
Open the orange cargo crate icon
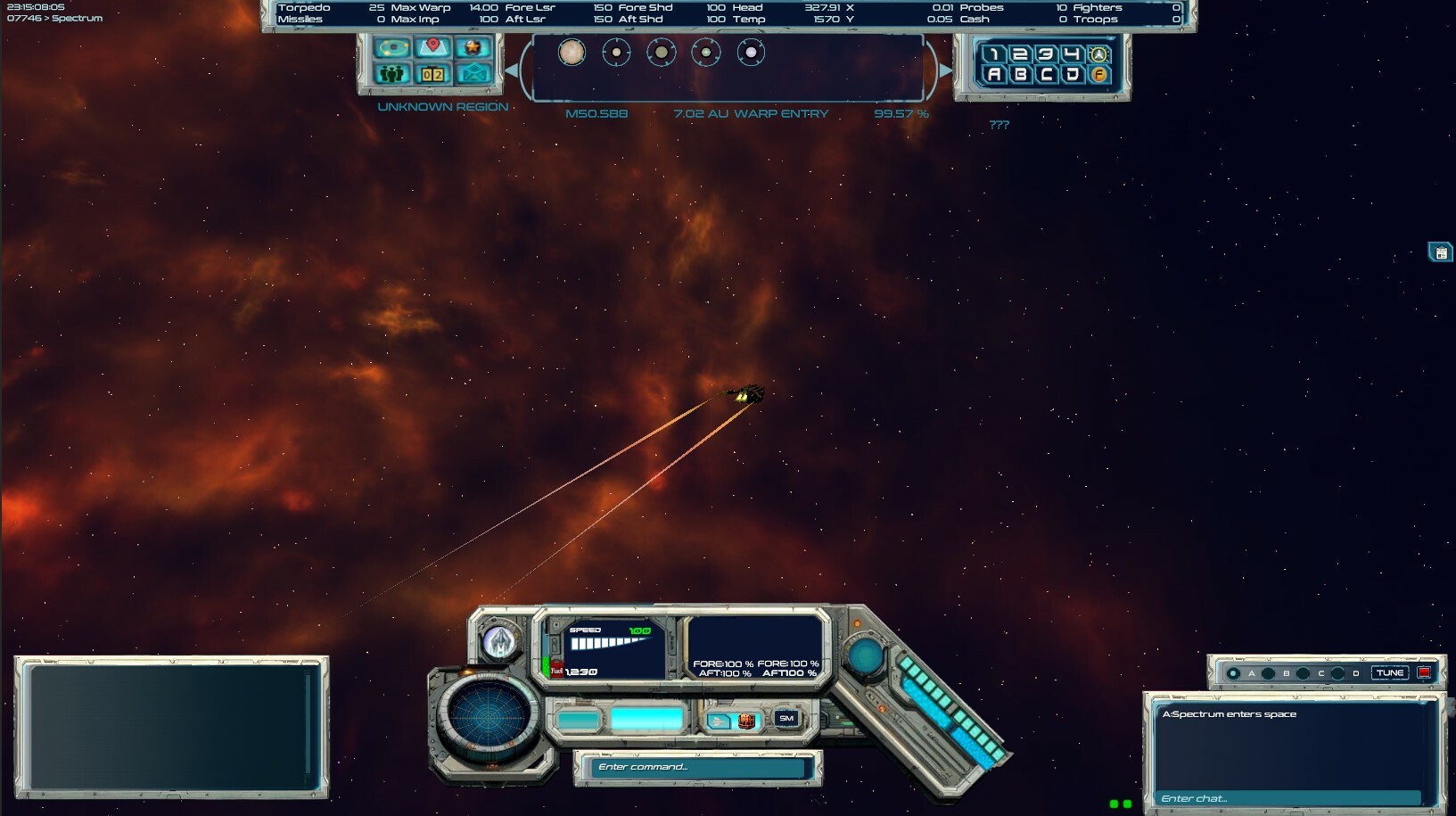[x=746, y=721]
